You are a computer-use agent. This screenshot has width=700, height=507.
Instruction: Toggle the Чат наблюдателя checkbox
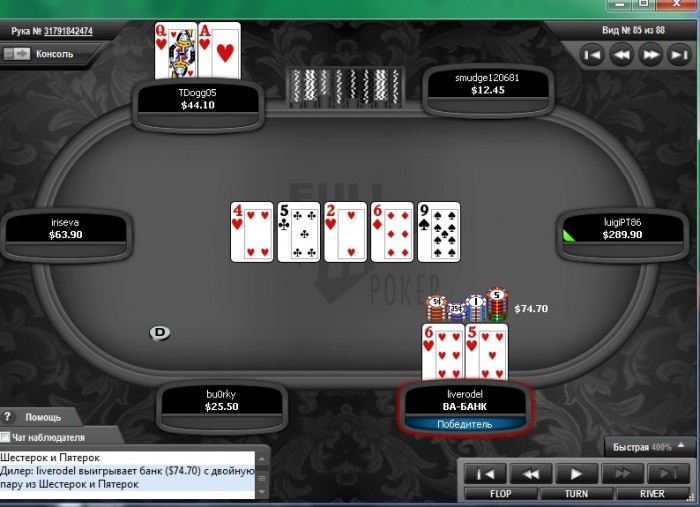pyautogui.click(x=6, y=437)
